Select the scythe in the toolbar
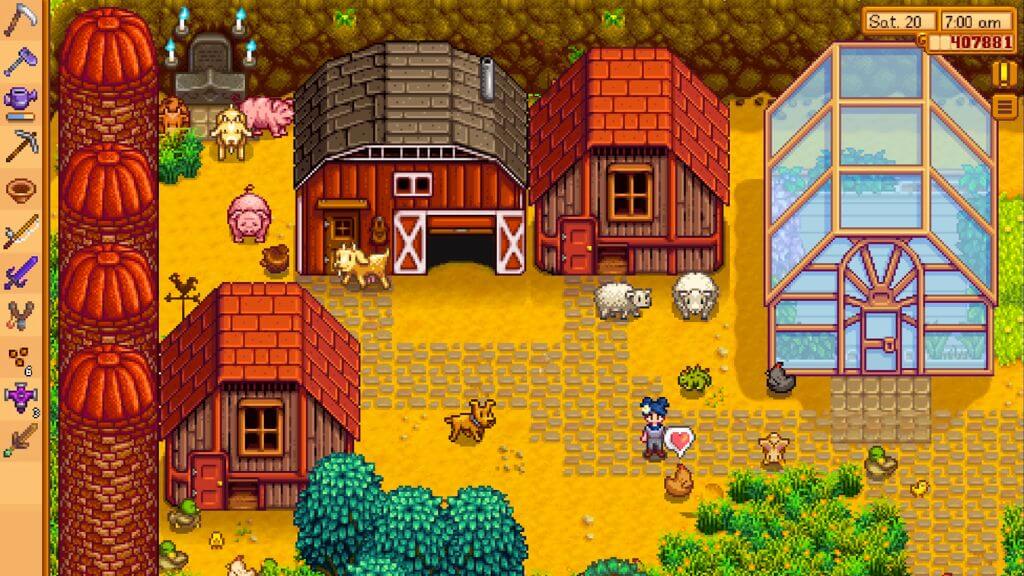Viewport: 1024px width, 576px height. [20, 20]
